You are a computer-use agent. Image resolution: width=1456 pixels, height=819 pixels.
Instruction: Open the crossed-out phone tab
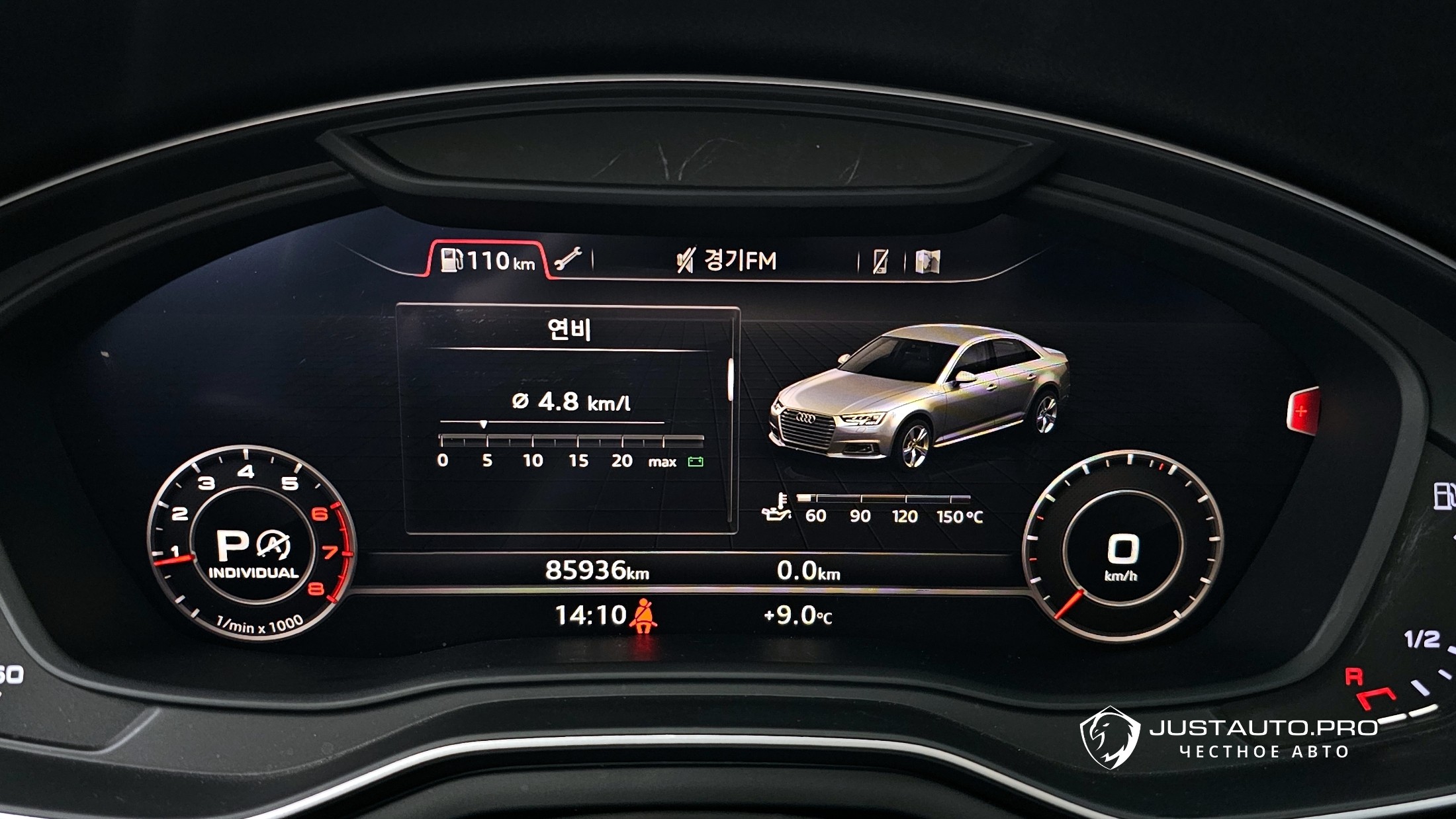(881, 262)
